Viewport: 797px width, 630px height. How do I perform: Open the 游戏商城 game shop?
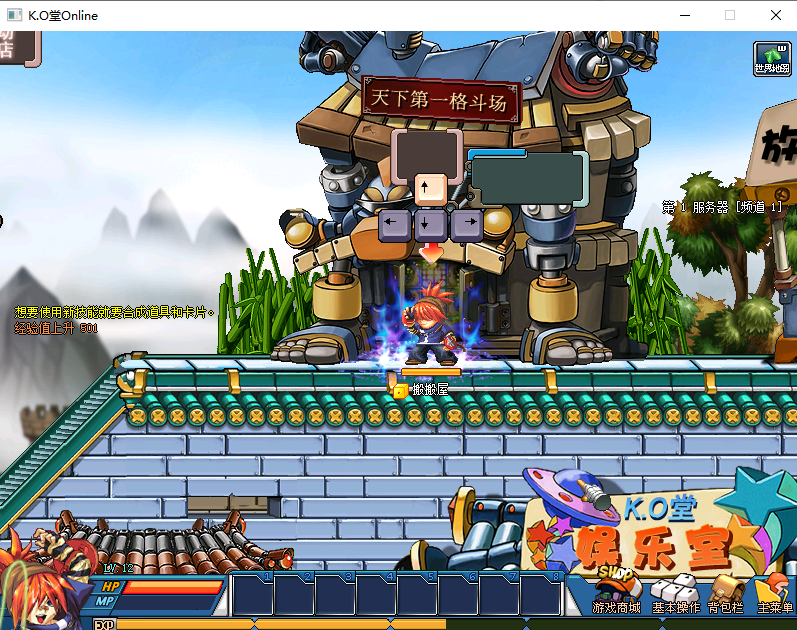[x=616, y=594]
